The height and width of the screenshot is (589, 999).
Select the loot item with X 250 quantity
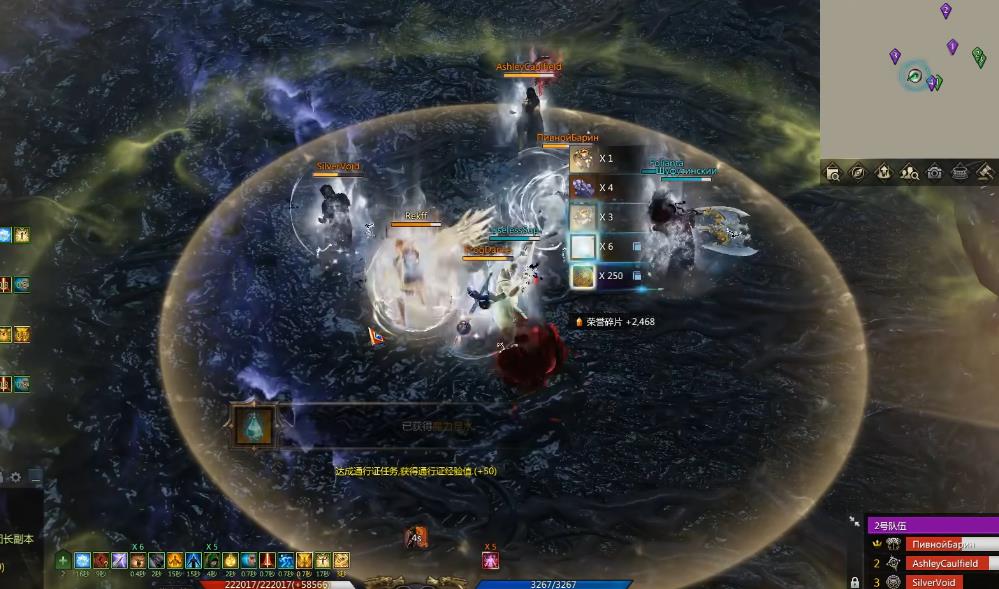click(x=583, y=276)
